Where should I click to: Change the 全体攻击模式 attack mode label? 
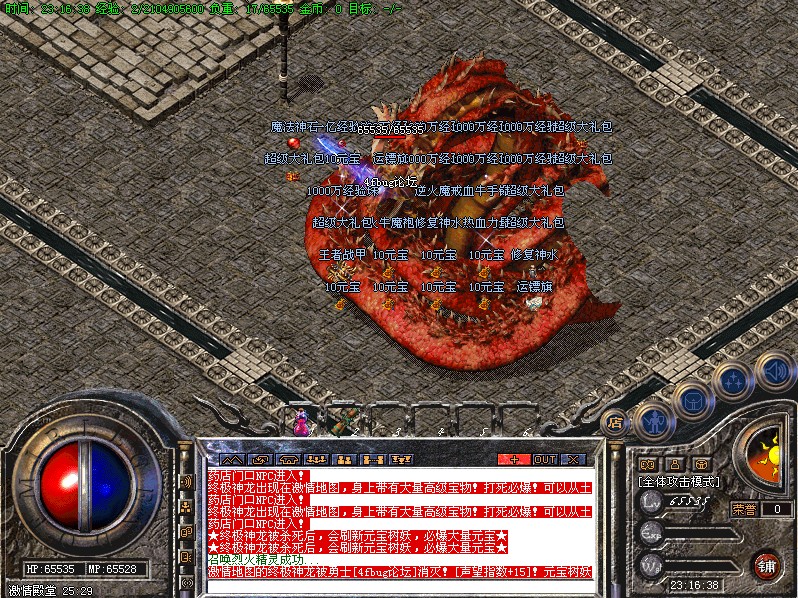680,481
